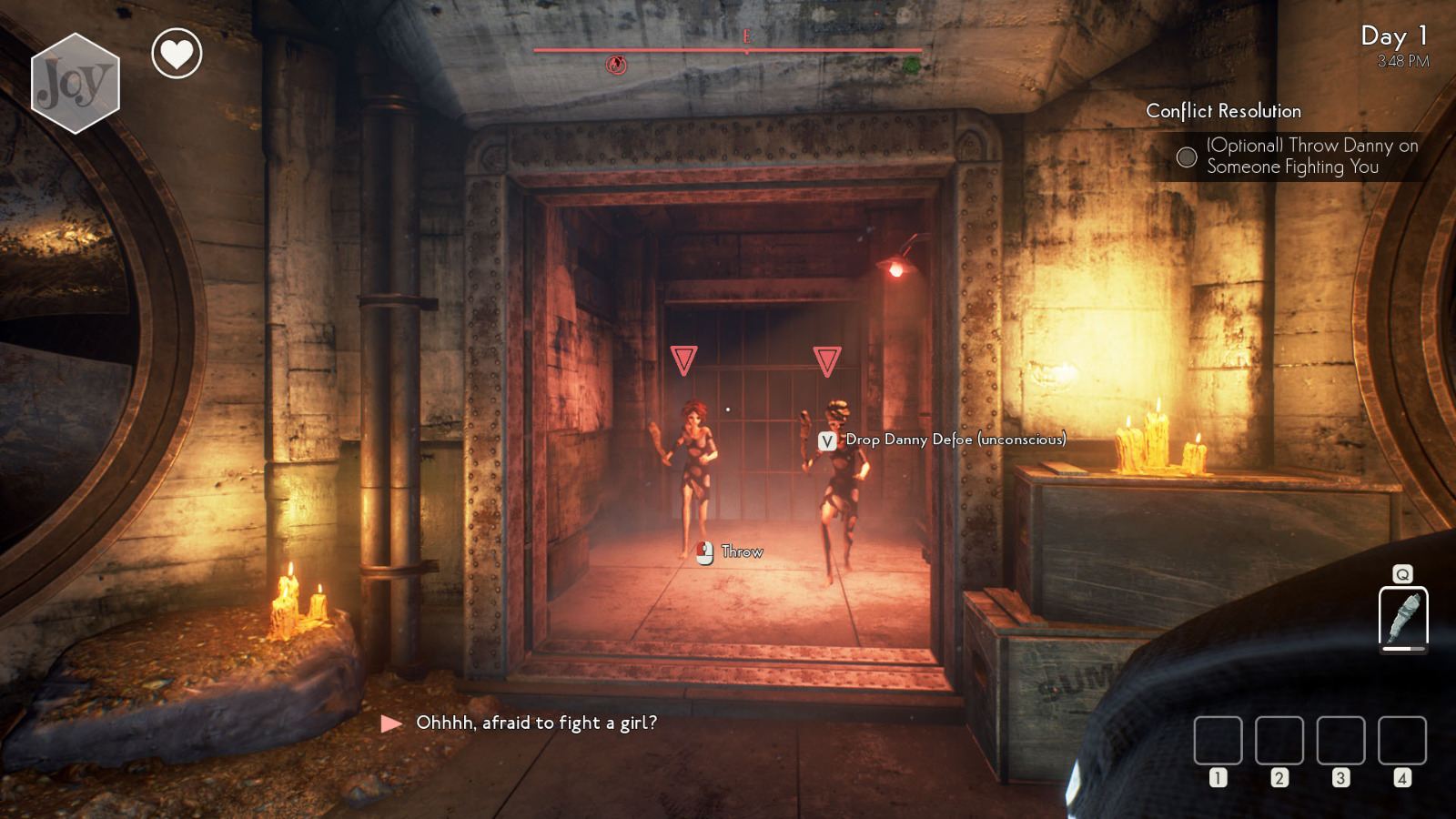Click the E direction marker on the compass
This screenshot has height=819, width=1456.
coord(746,37)
